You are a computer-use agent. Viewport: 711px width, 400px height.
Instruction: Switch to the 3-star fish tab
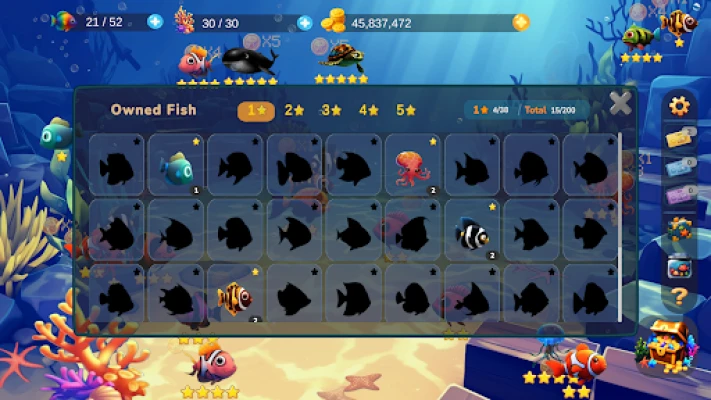(x=332, y=110)
